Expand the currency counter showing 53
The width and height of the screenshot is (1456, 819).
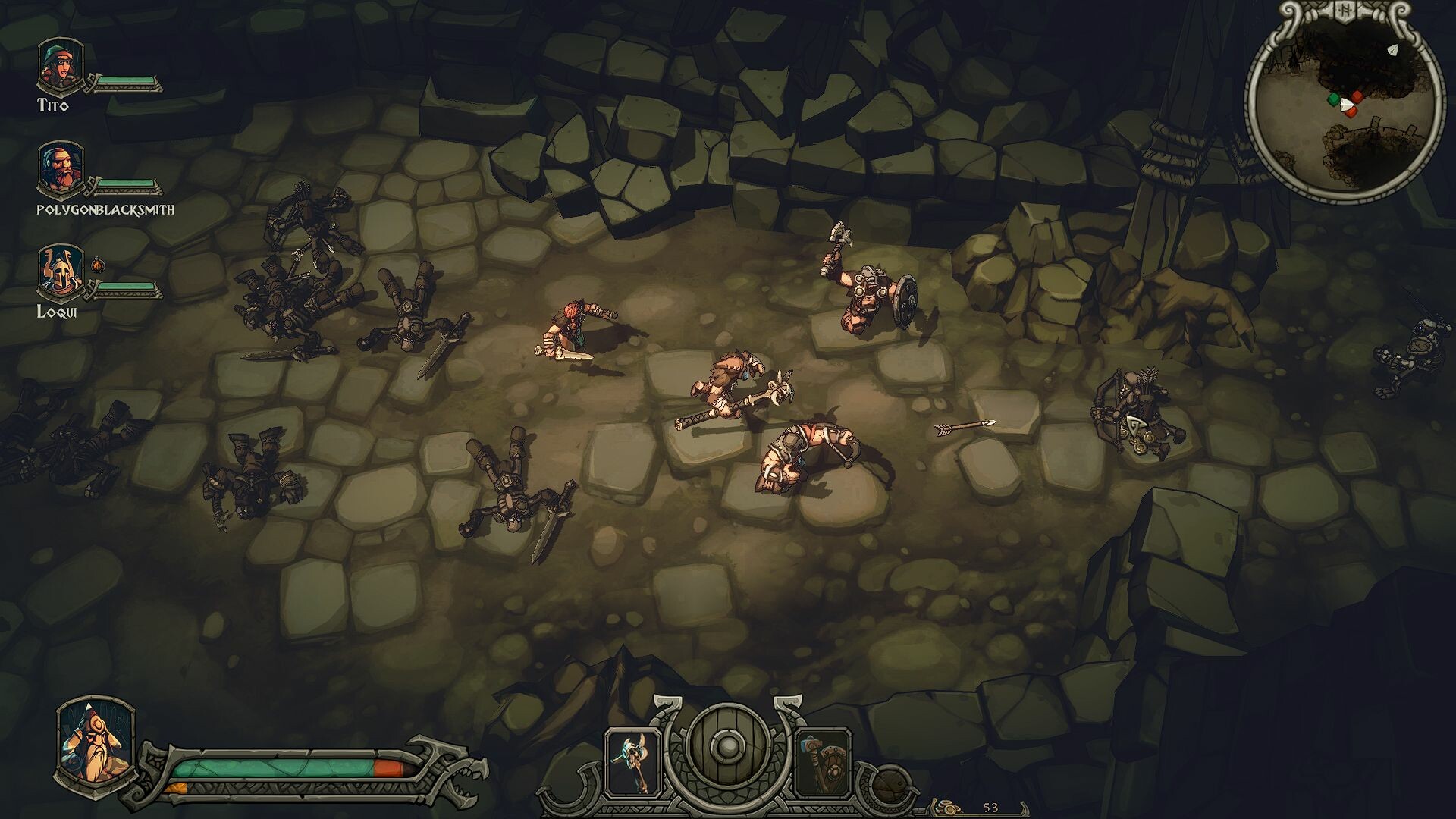tap(990, 808)
